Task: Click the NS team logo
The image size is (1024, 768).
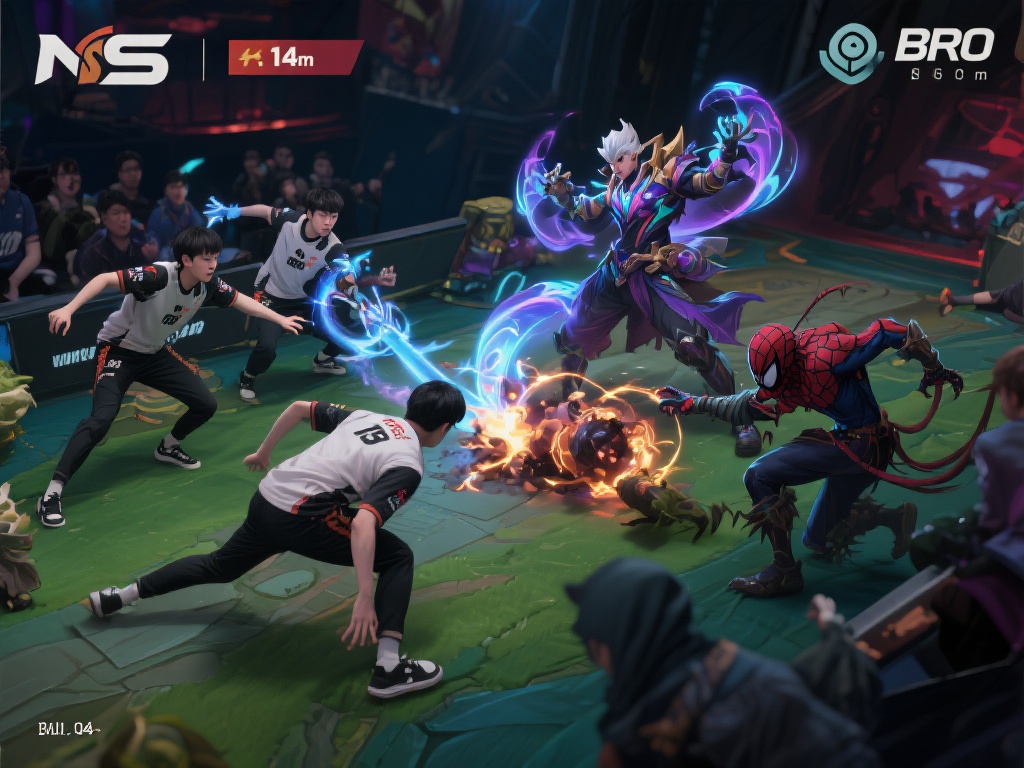Action: pyautogui.click(x=102, y=59)
